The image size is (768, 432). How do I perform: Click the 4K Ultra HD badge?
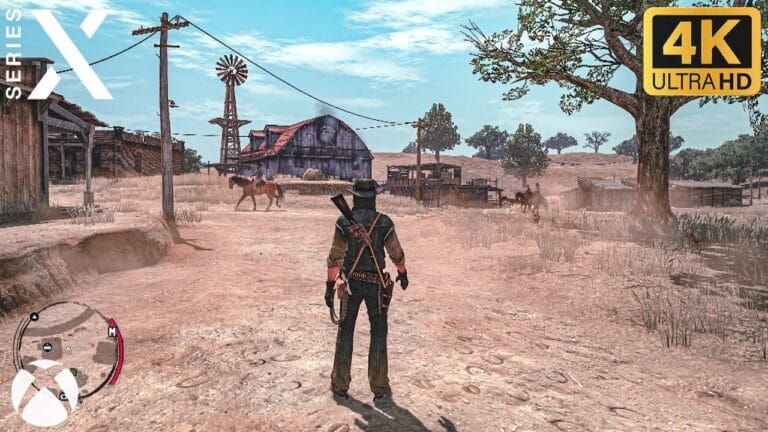(701, 51)
